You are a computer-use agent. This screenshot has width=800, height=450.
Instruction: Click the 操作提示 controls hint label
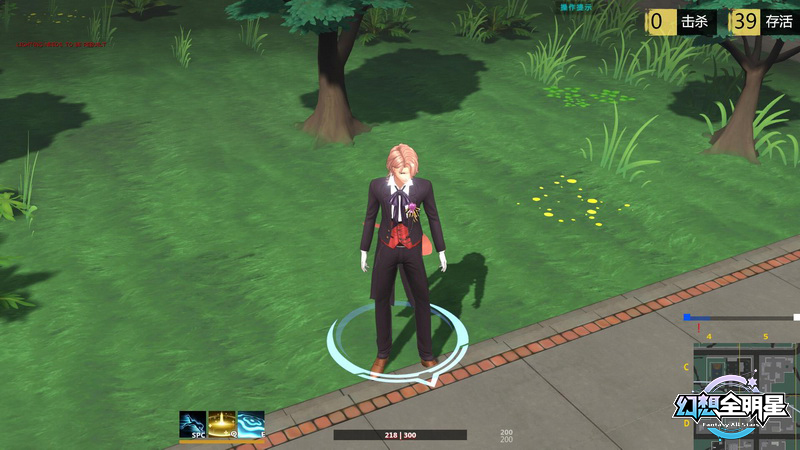576,7
